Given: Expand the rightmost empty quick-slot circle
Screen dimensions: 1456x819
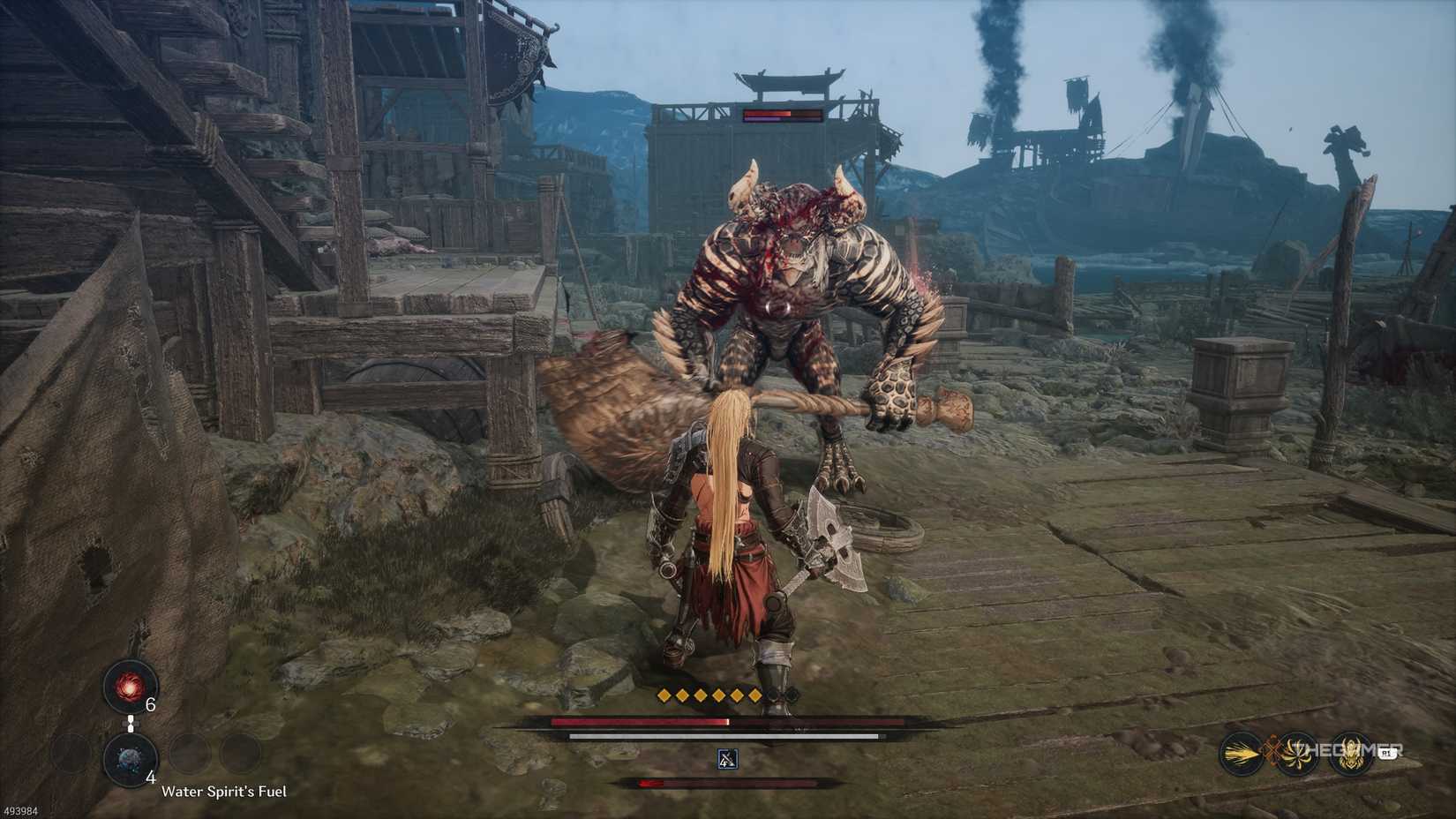Looking at the screenshot, I should (240, 753).
